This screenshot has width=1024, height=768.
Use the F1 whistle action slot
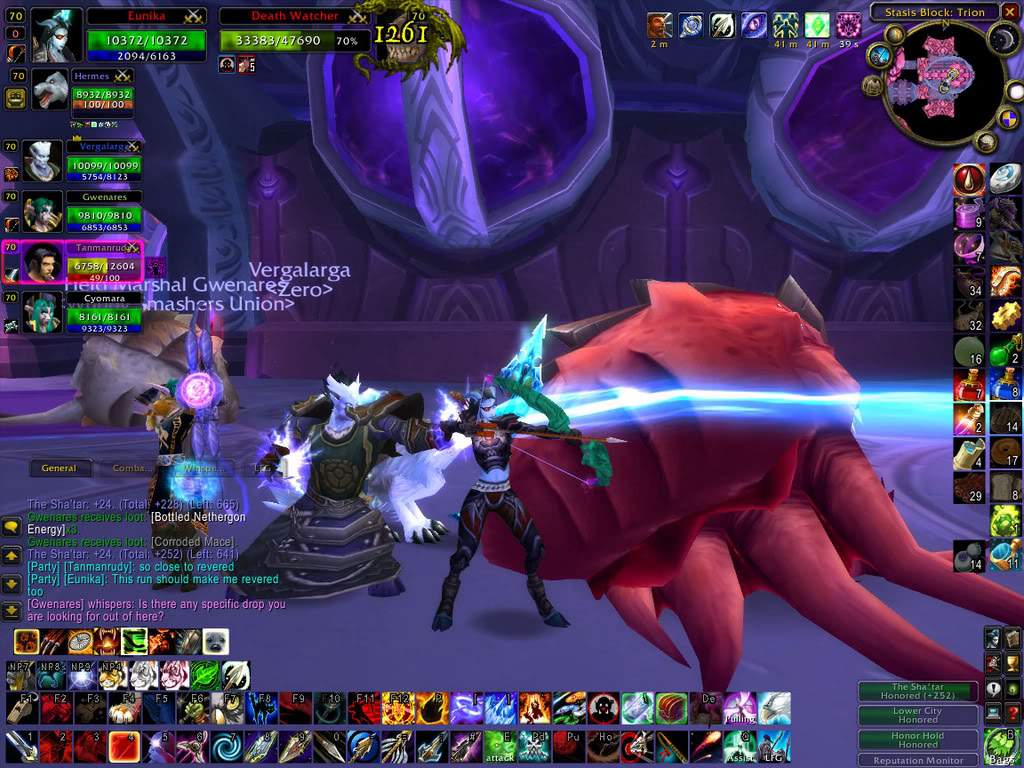click(x=22, y=708)
